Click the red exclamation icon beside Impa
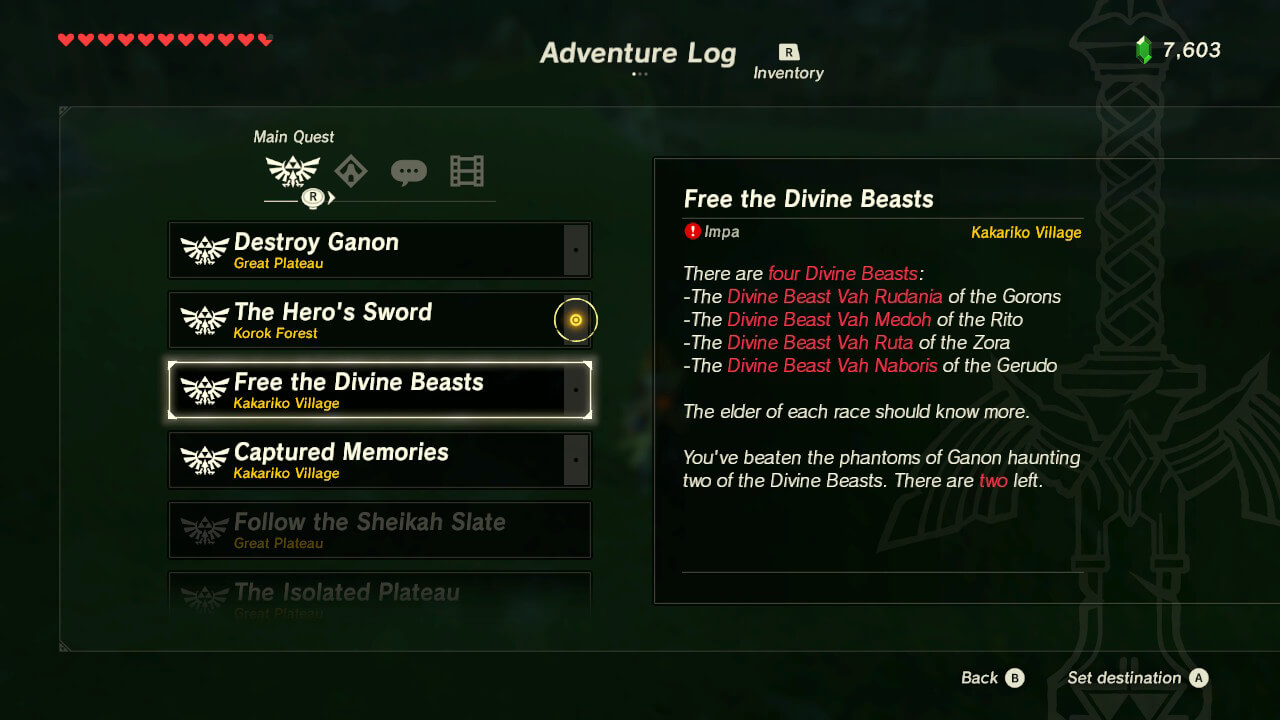 [x=691, y=231]
